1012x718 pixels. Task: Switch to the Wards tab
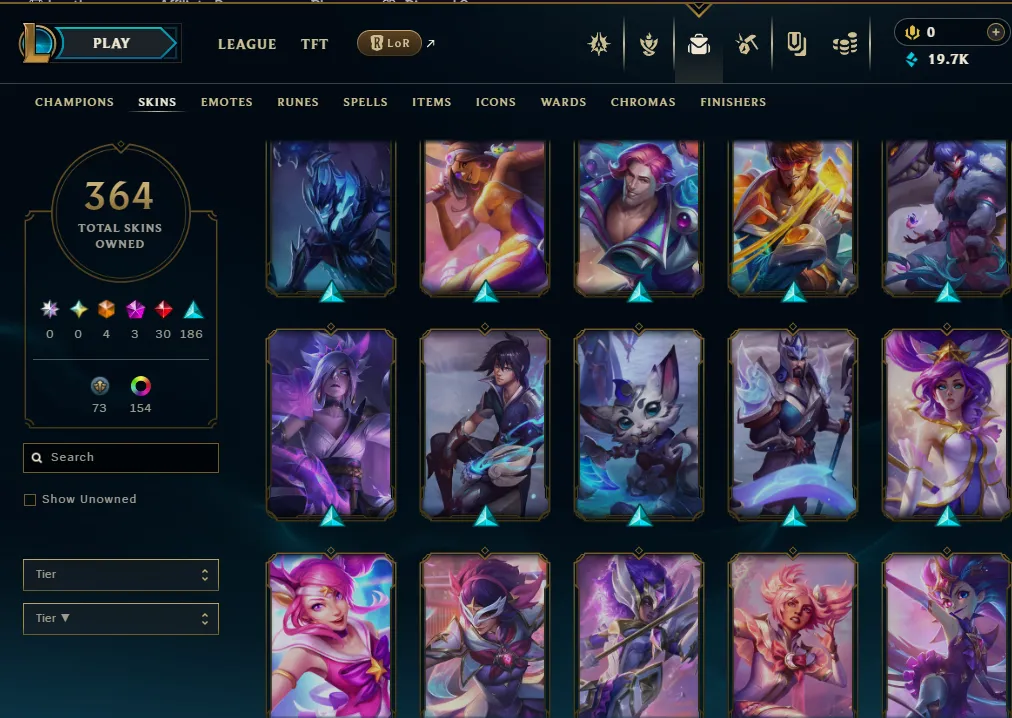563,102
